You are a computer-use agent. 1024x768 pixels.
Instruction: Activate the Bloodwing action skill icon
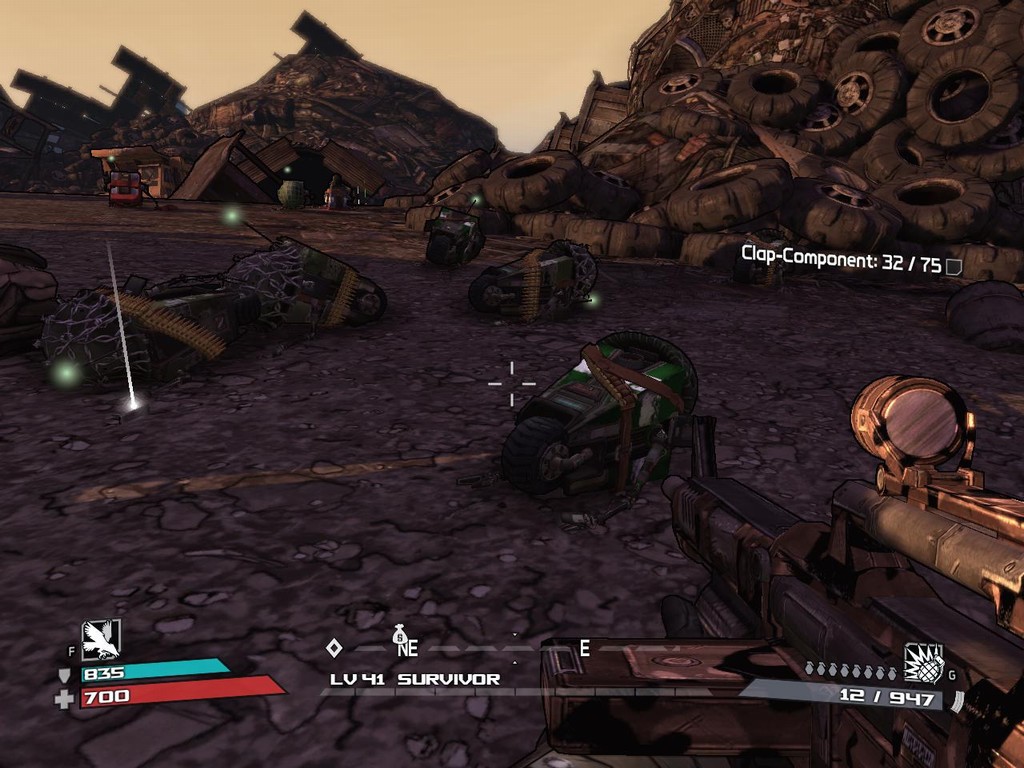101,639
